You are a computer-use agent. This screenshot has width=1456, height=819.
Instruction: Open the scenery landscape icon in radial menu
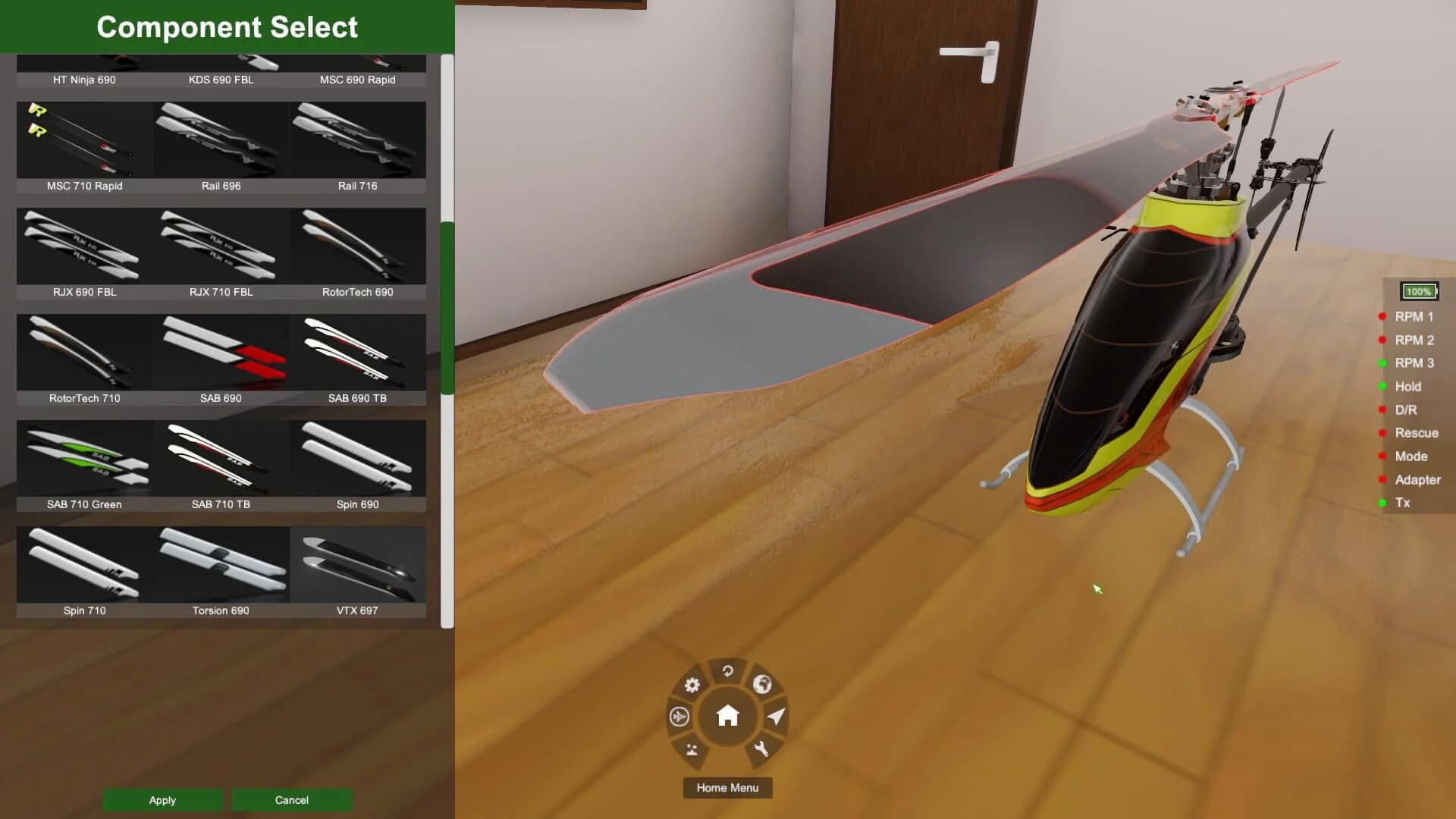click(x=691, y=750)
